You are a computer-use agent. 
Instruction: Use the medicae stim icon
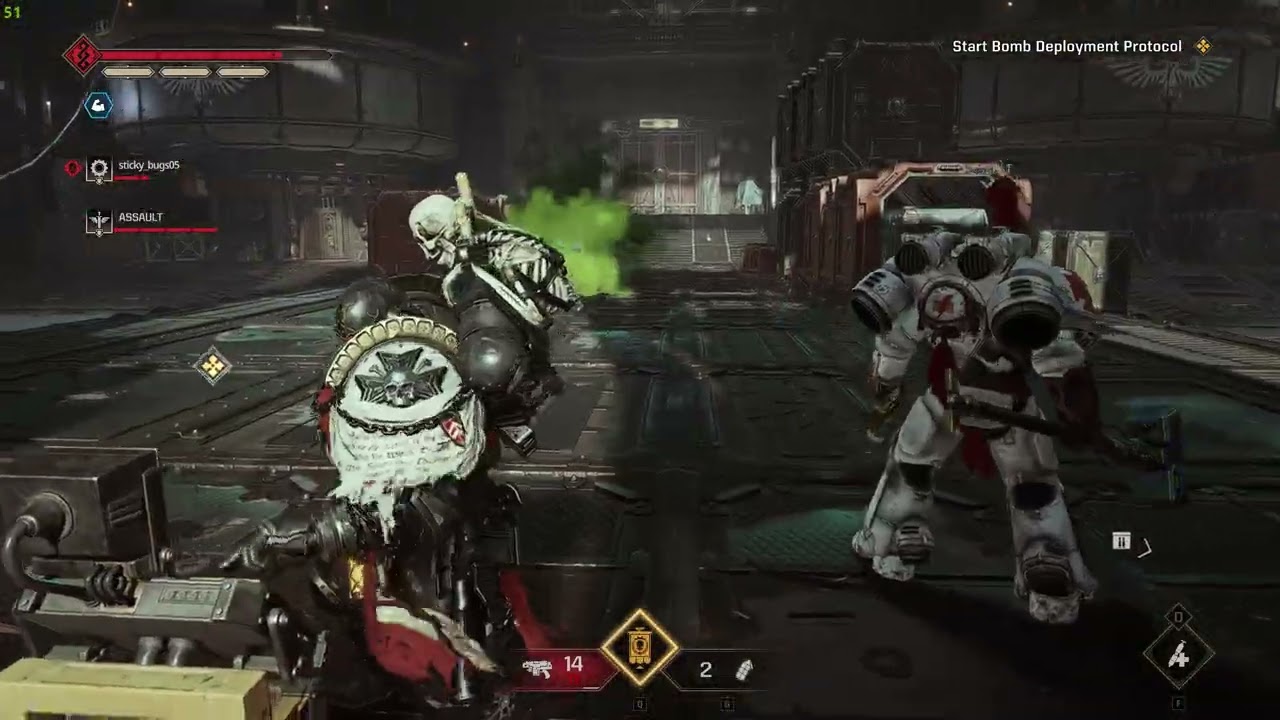(1178, 656)
